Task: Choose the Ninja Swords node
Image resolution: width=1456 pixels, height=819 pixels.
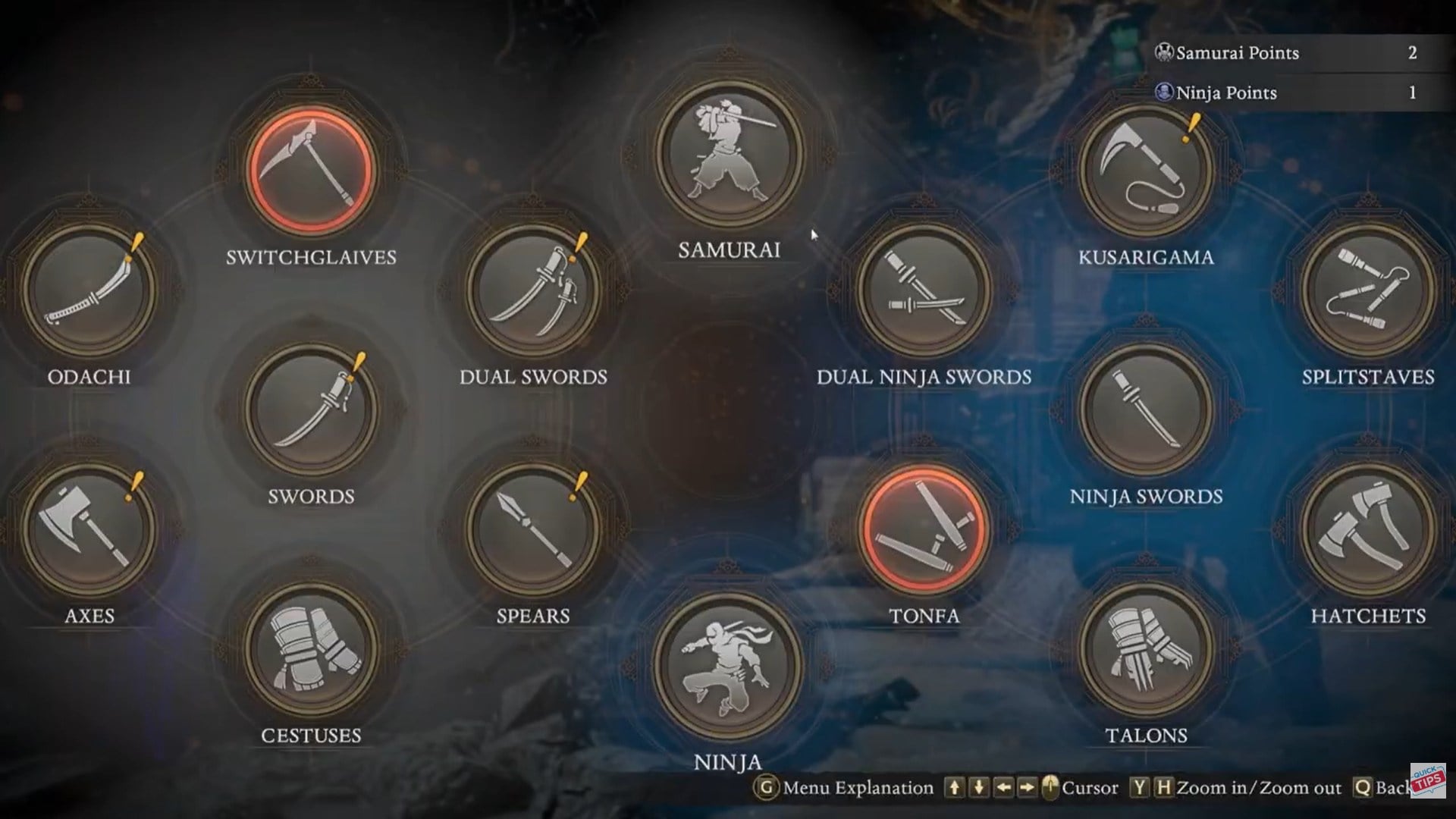Action: tap(1146, 409)
